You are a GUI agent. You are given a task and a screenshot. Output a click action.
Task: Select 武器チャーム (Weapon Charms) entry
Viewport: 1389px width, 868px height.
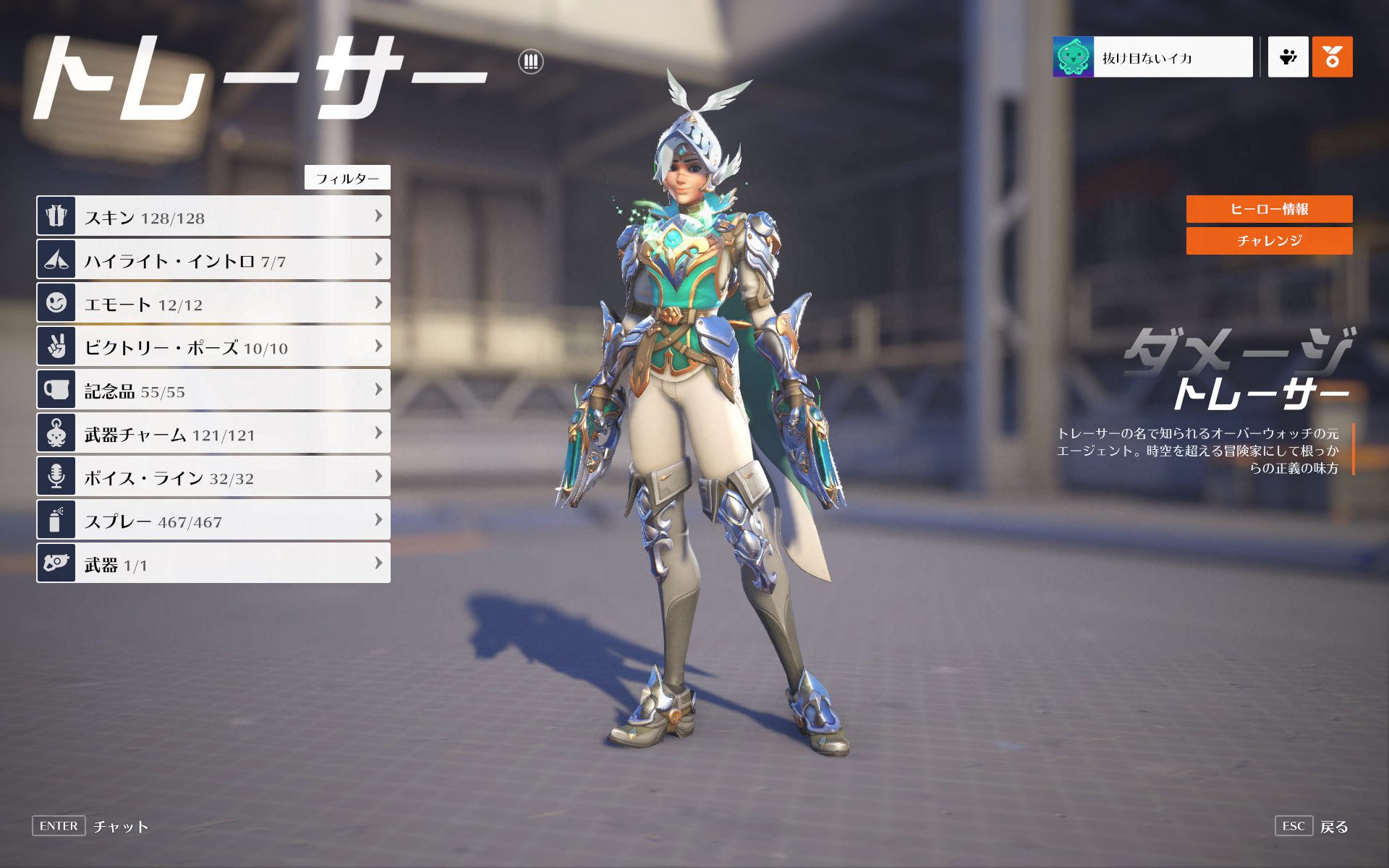click(x=213, y=433)
